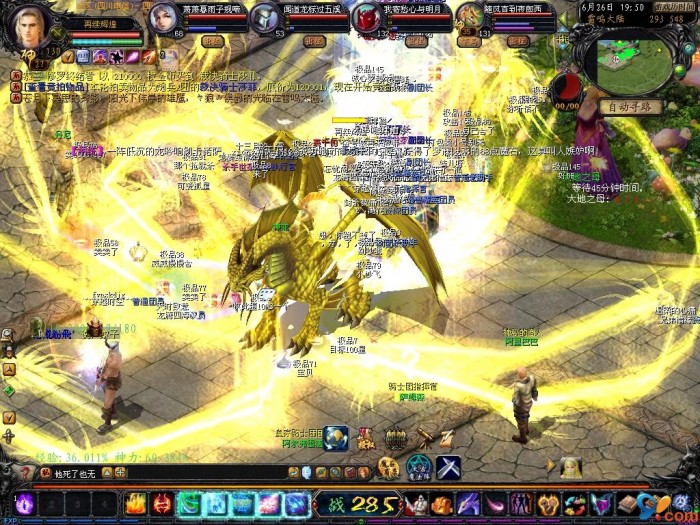Select party member 闻道龙标过五溪 portrait
700x525 pixels.
point(265,17)
